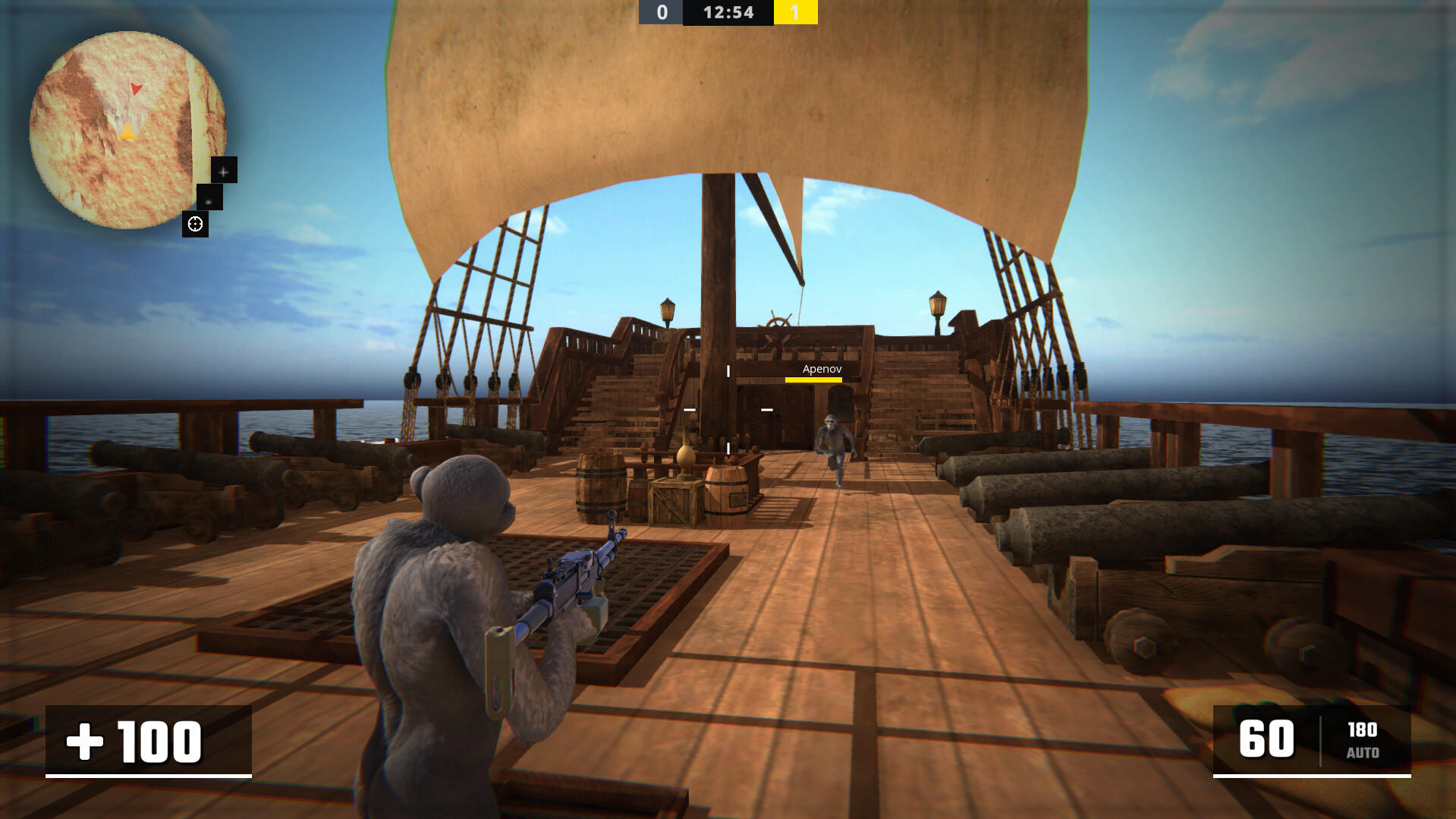Select the match timer showing 12:54
The width and height of the screenshot is (1456, 819).
coord(727,12)
